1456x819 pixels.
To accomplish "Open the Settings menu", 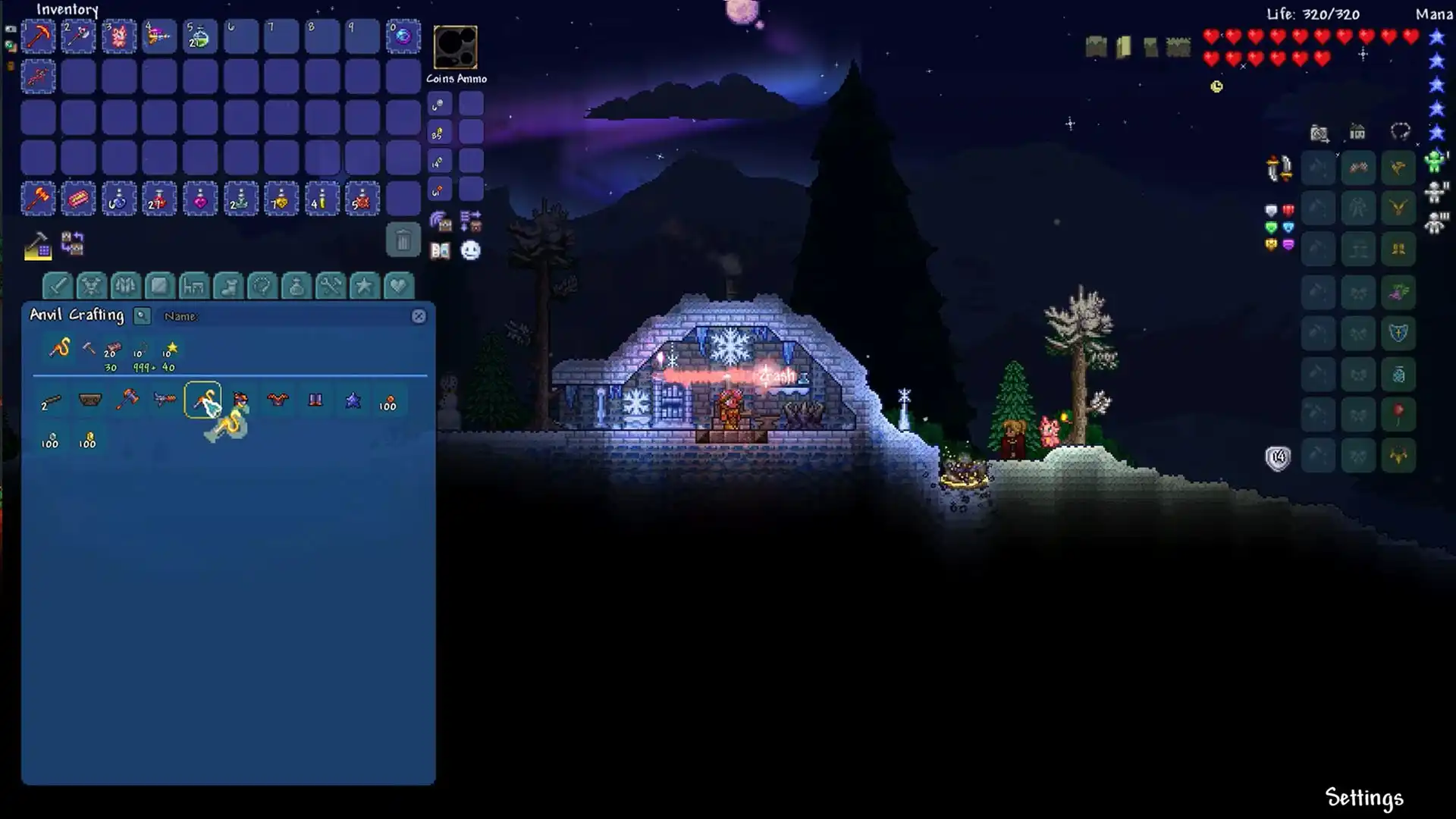I will (1363, 798).
